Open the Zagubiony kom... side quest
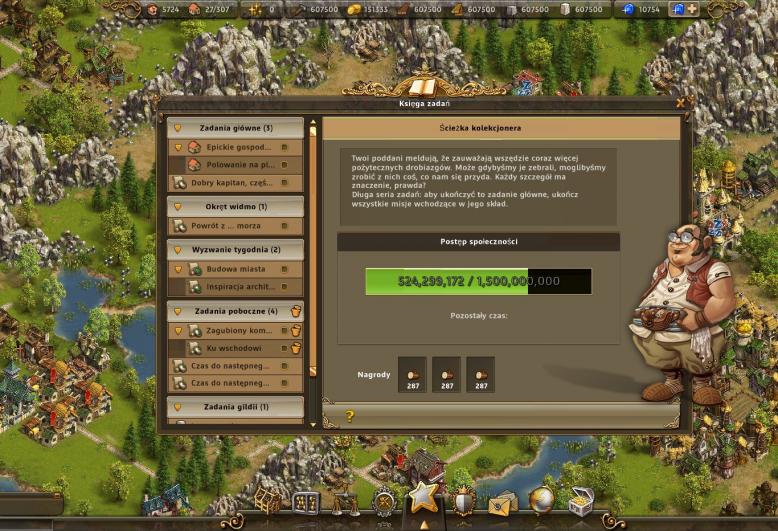This screenshot has height=531, width=778. tap(238, 330)
